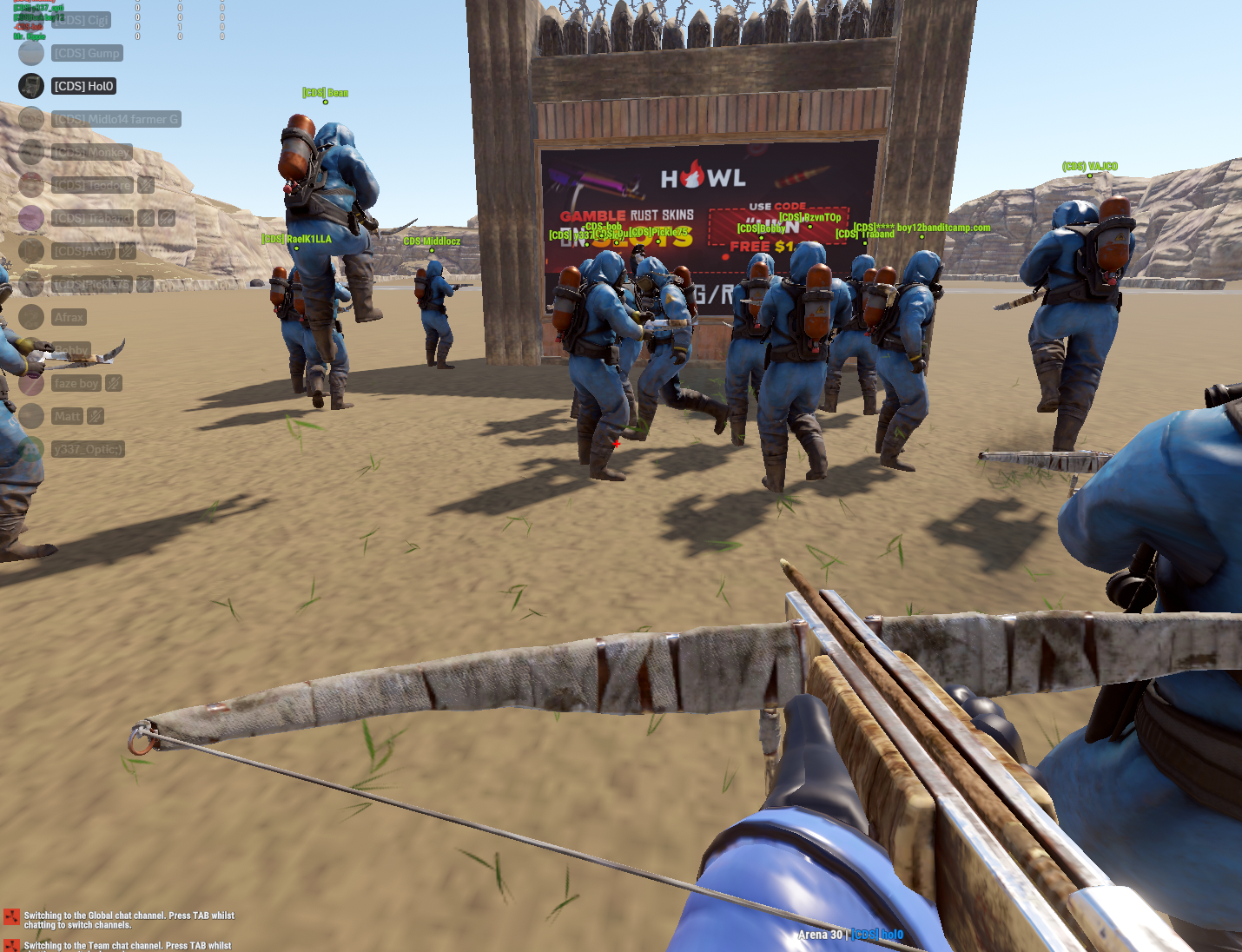Click [CDS] Cigi's avatar icon
The width and height of the screenshot is (1242, 952).
(x=31, y=20)
